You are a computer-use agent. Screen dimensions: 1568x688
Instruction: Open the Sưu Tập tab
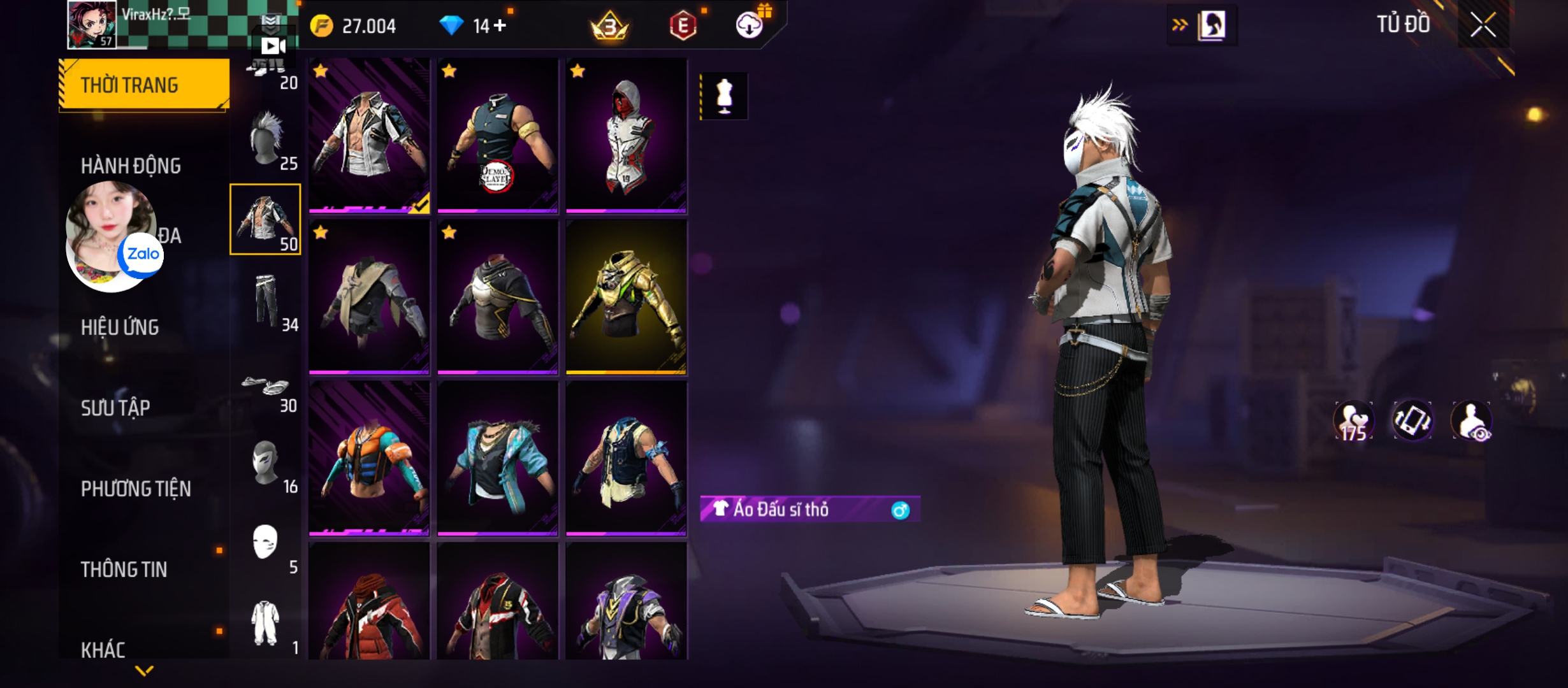tap(115, 408)
